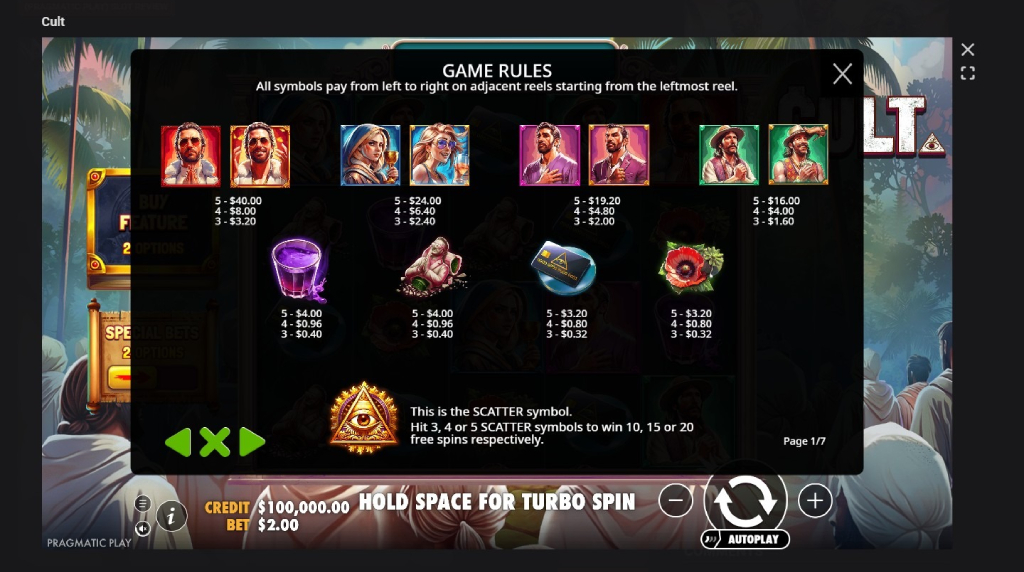Image resolution: width=1024 pixels, height=572 pixels.
Task: Open the hamburger settings menu
Action: click(x=143, y=503)
